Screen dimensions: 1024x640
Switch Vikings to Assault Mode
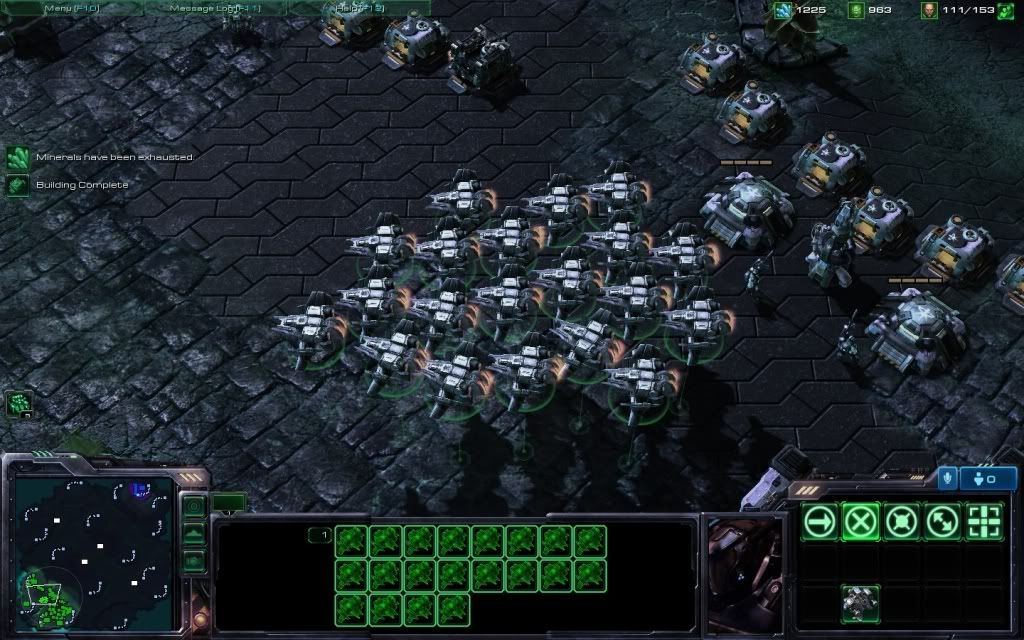click(x=861, y=604)
